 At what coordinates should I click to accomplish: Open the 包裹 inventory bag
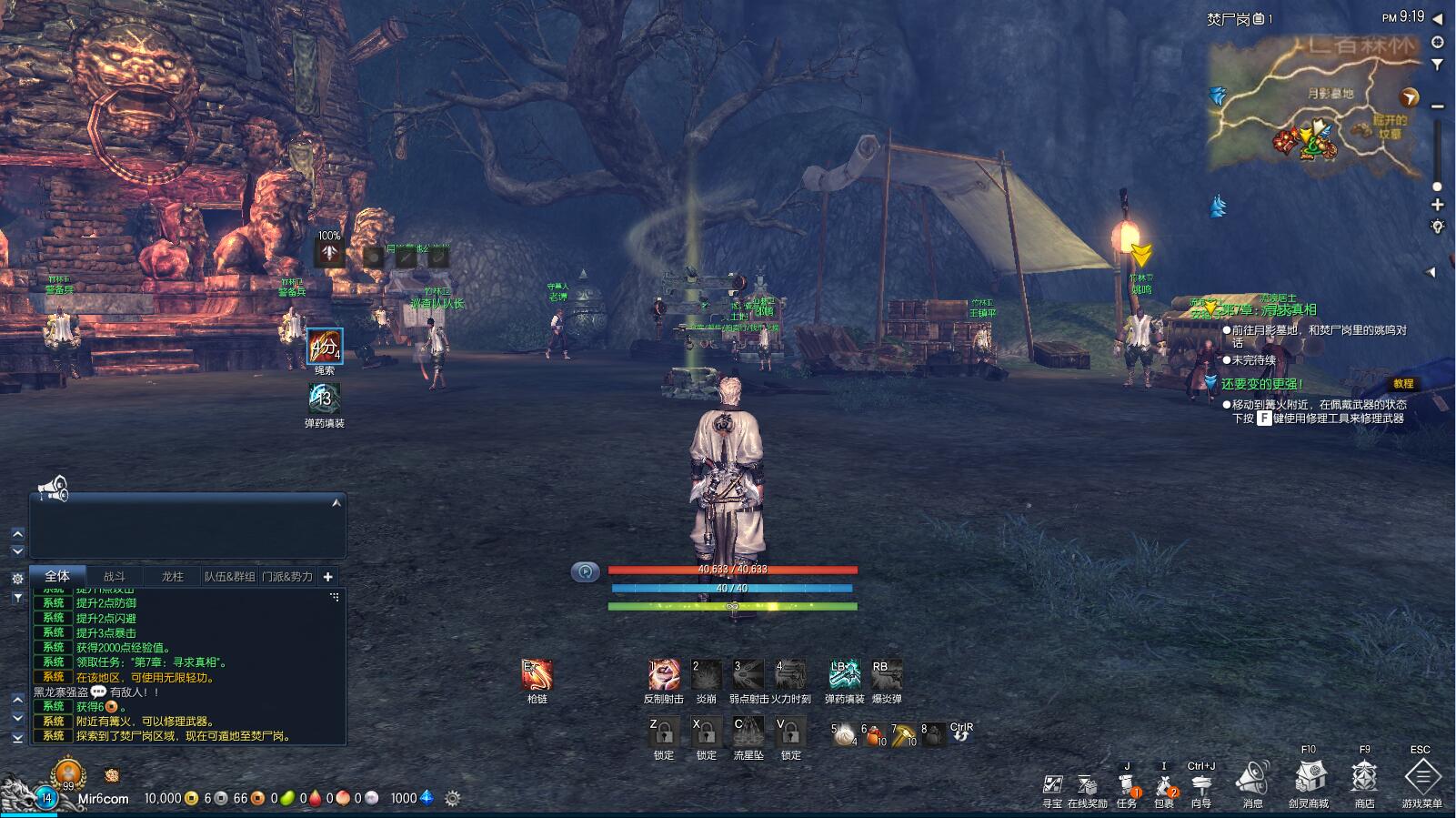pyautogui.click(x=1163, y=786)
